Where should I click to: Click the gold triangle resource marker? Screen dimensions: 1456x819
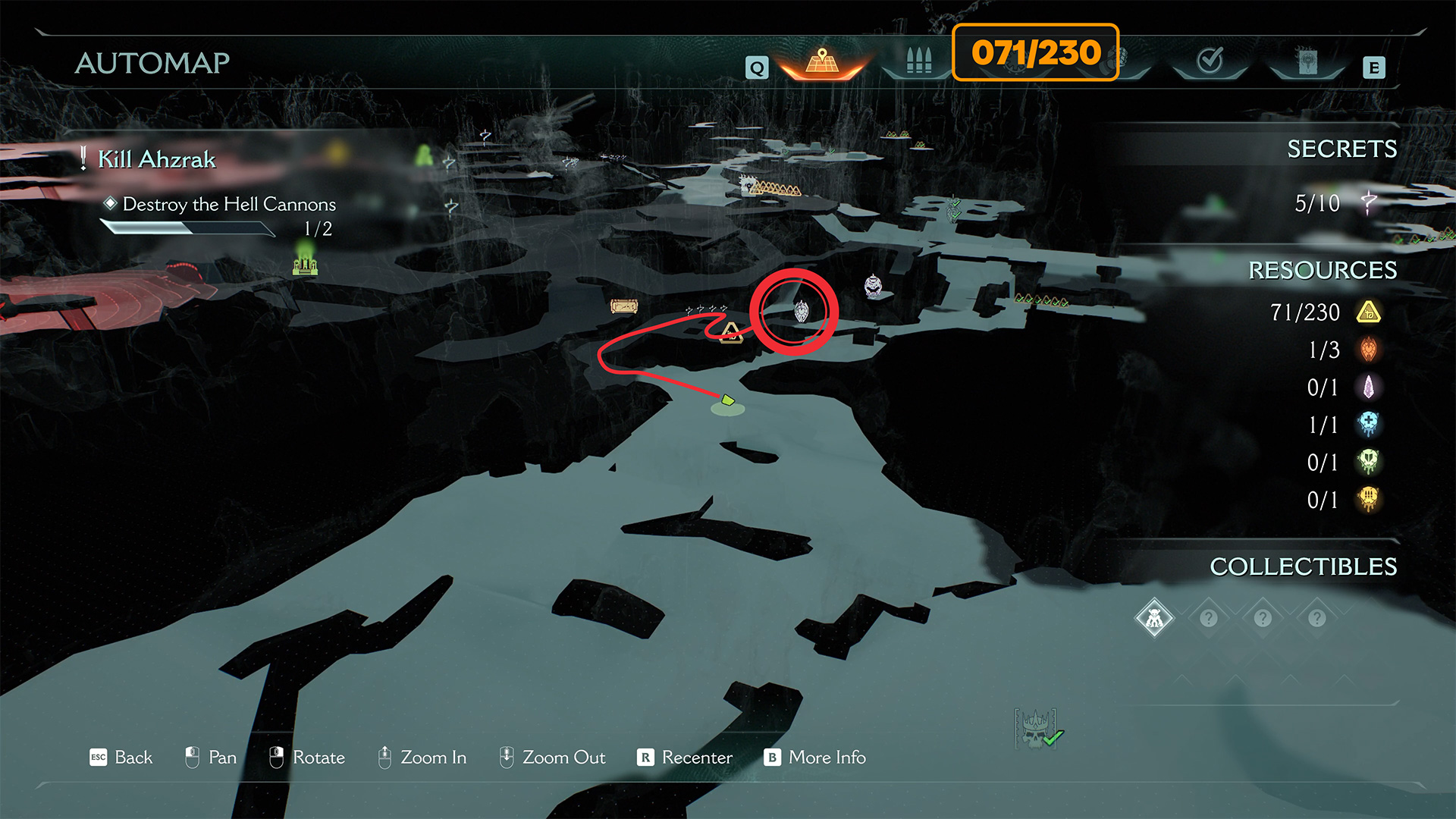pyautogui.click(x=730, y=331)
